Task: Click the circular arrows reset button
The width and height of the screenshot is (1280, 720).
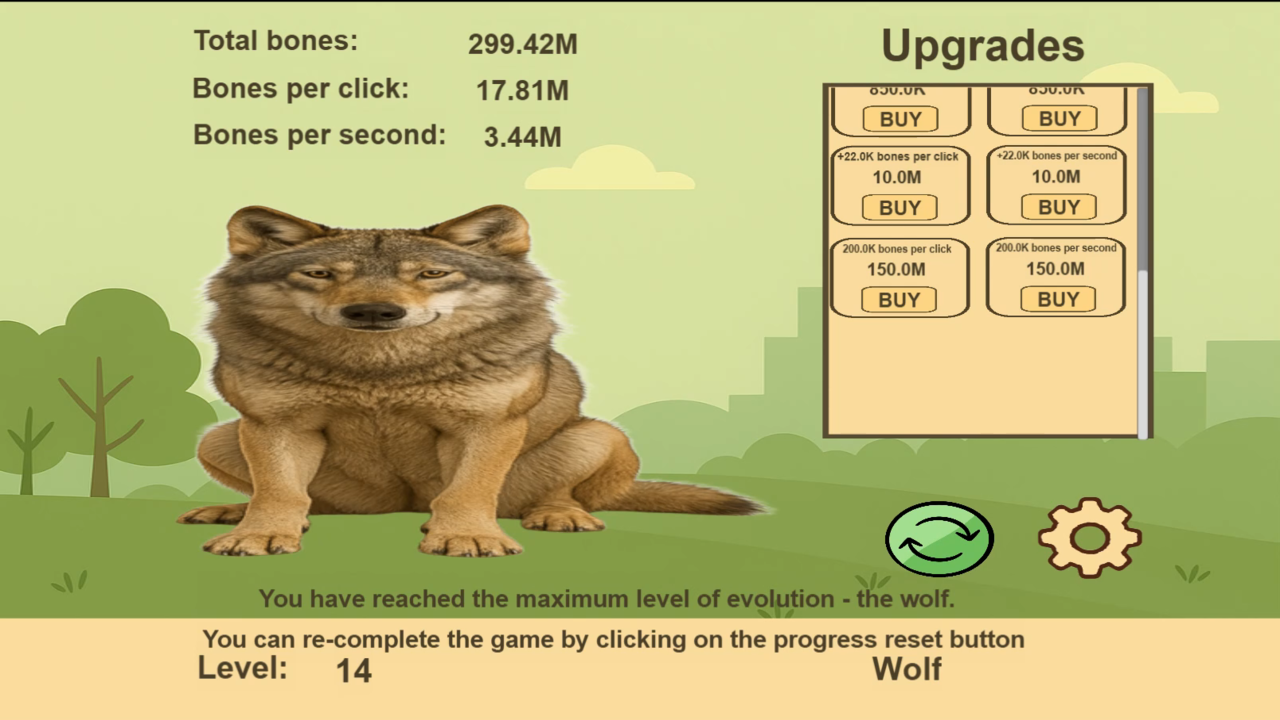Action: click(938, 539)
